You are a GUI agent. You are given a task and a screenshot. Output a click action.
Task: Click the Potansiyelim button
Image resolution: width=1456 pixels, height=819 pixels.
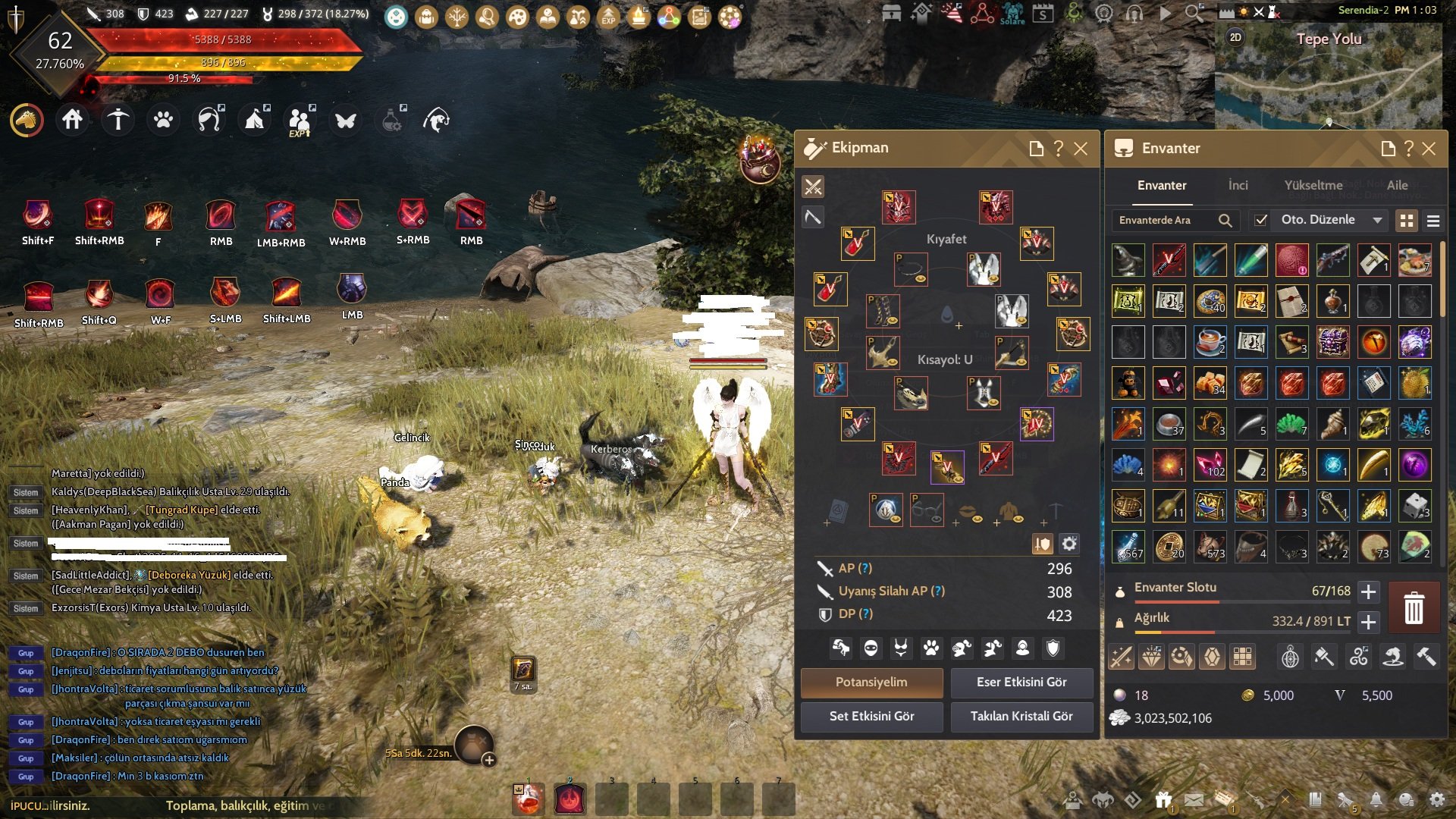(x=871, y=682)
